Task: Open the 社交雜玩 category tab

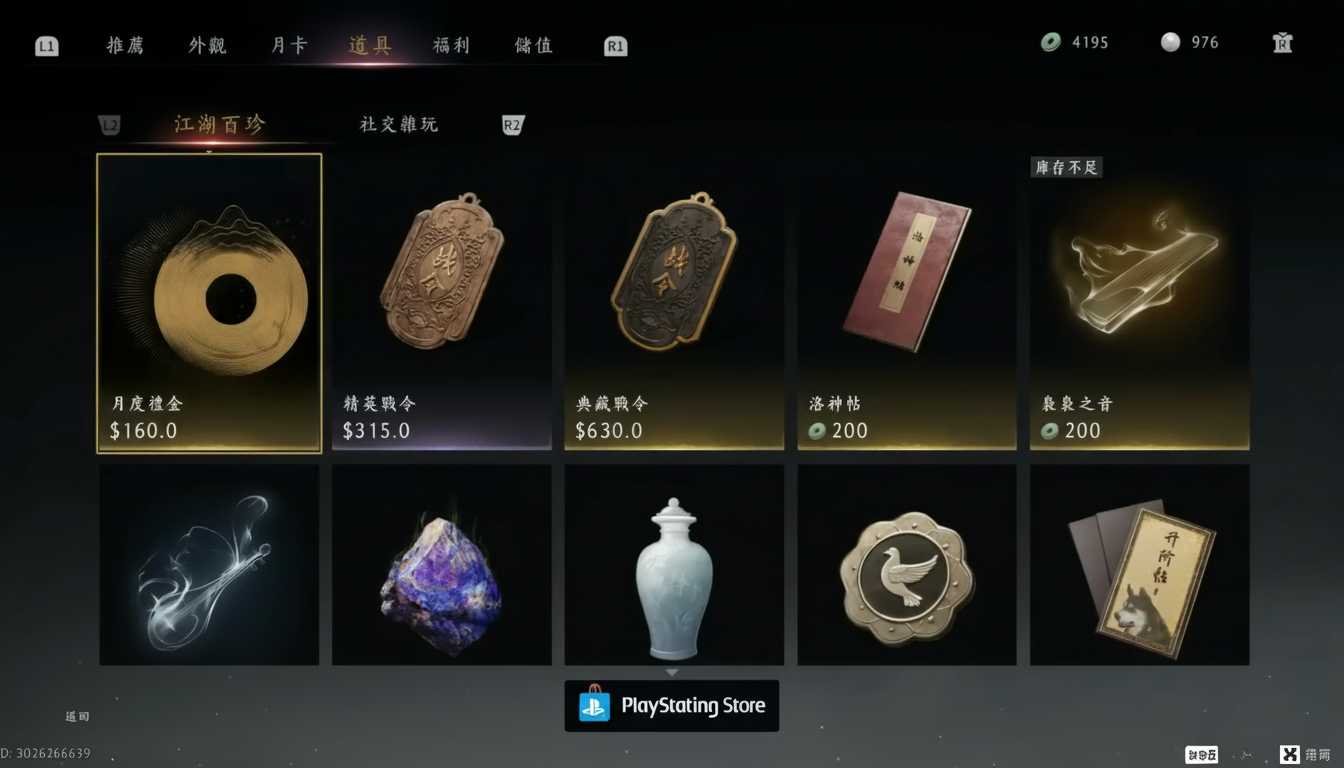Action: tap(399, 124)
